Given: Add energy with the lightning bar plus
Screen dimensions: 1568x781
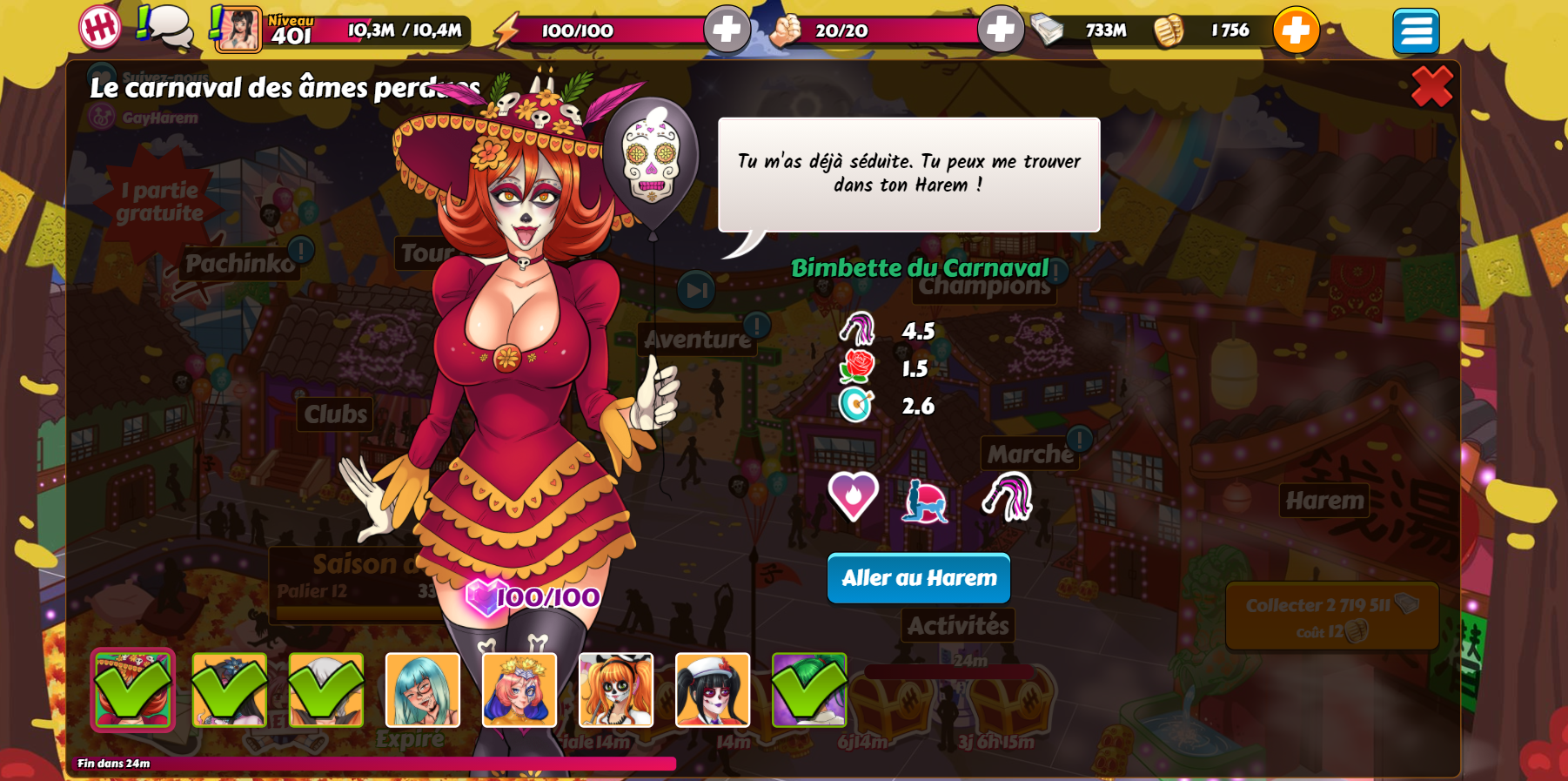Looking at the screenshot, I should (x=726, y=30).
